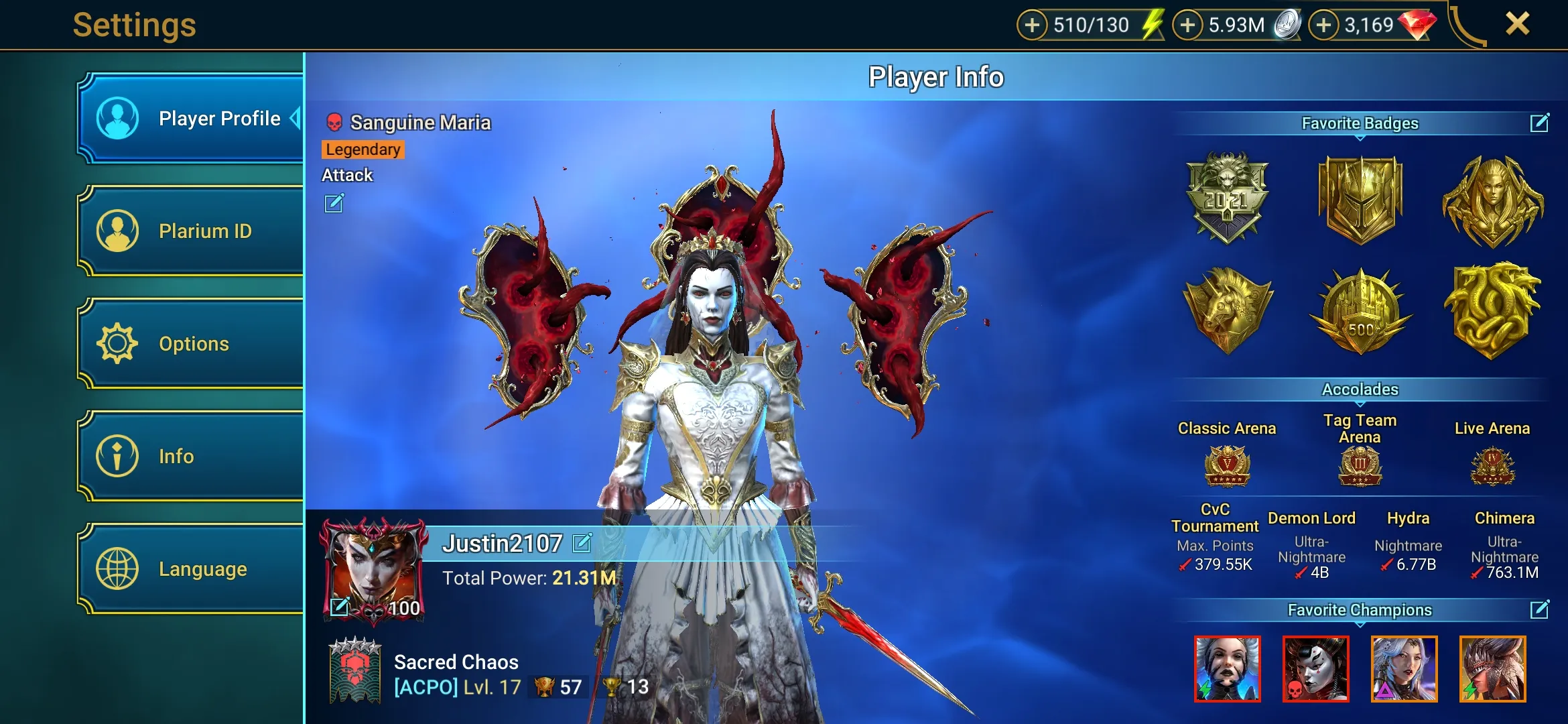Close the Settings screen

pos(1517,24)
